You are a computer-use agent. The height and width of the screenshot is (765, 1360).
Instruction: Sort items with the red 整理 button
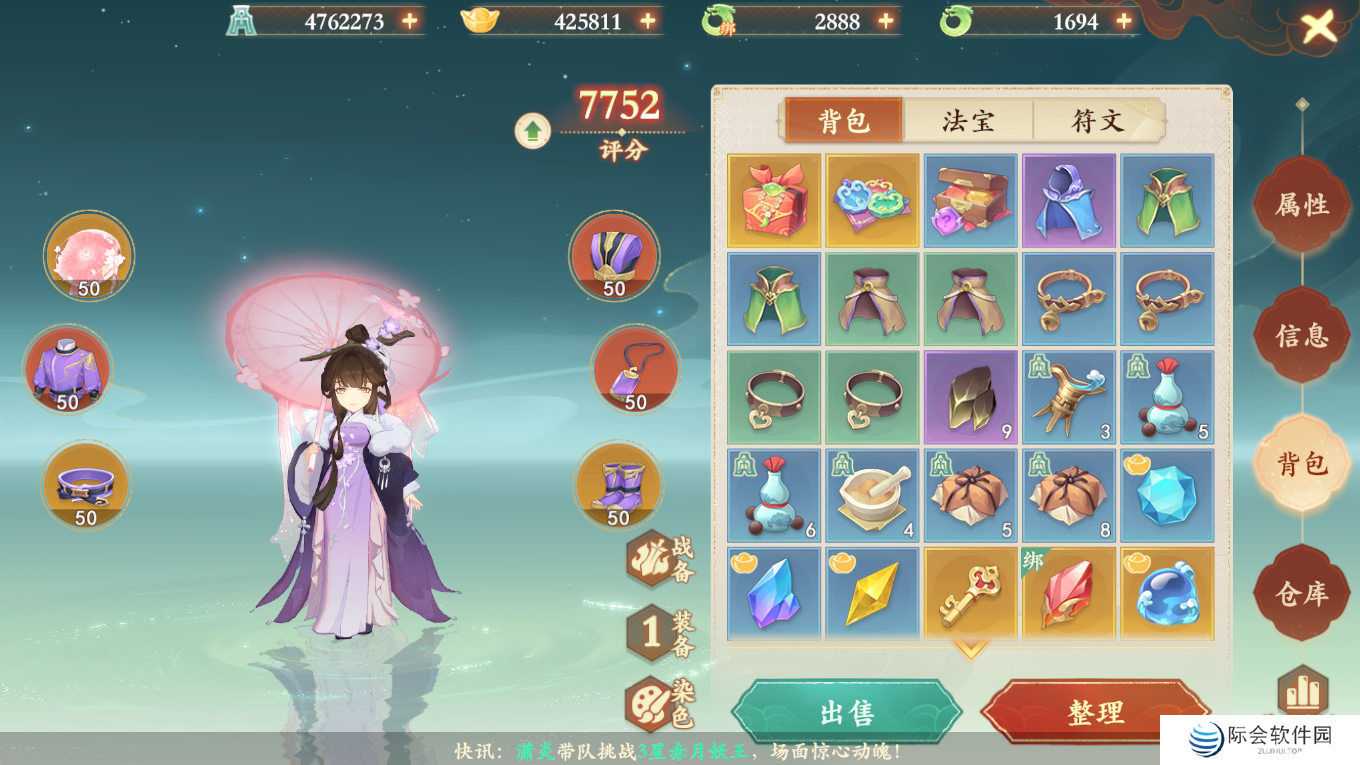pyautogui.click(x=1095, y=712)
